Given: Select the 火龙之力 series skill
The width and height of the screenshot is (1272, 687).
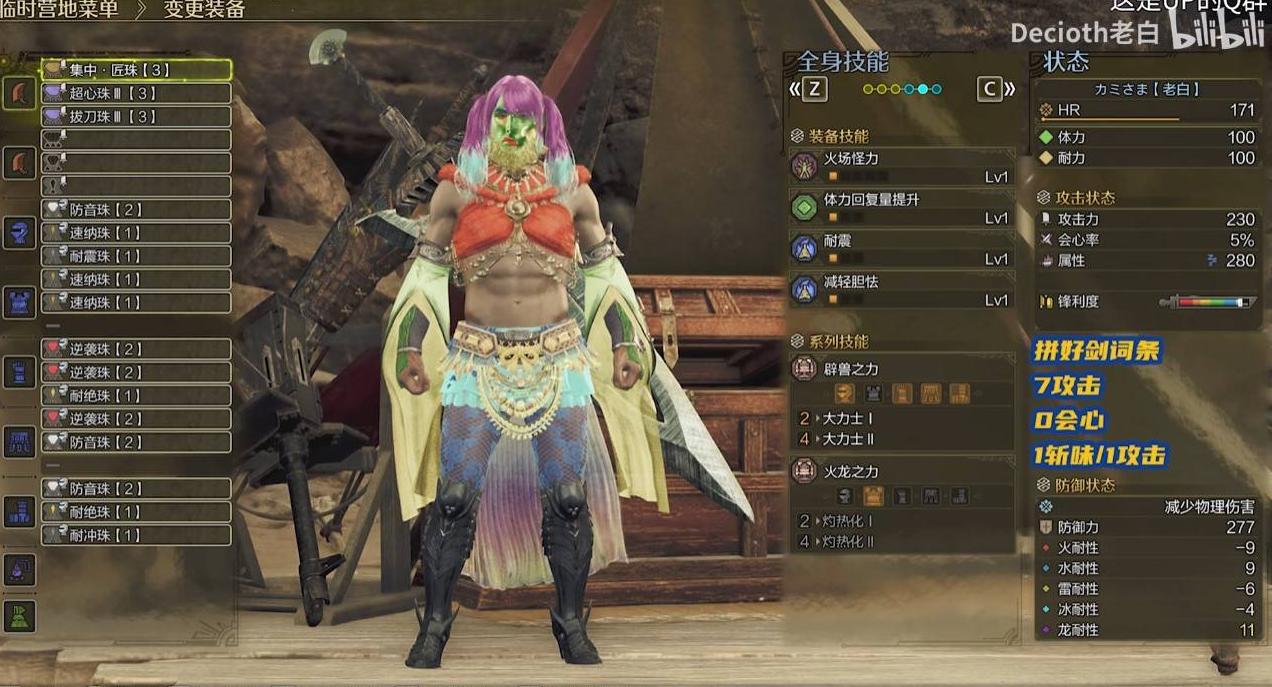Looking at the screenshot, I should 901,472.
